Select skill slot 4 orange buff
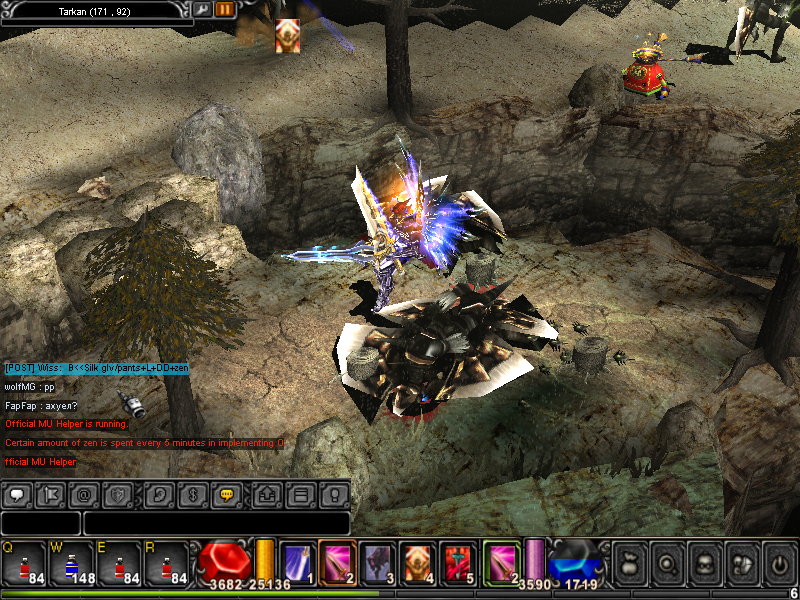The height and width of the screenshot is (600, 800). [417, 561]
